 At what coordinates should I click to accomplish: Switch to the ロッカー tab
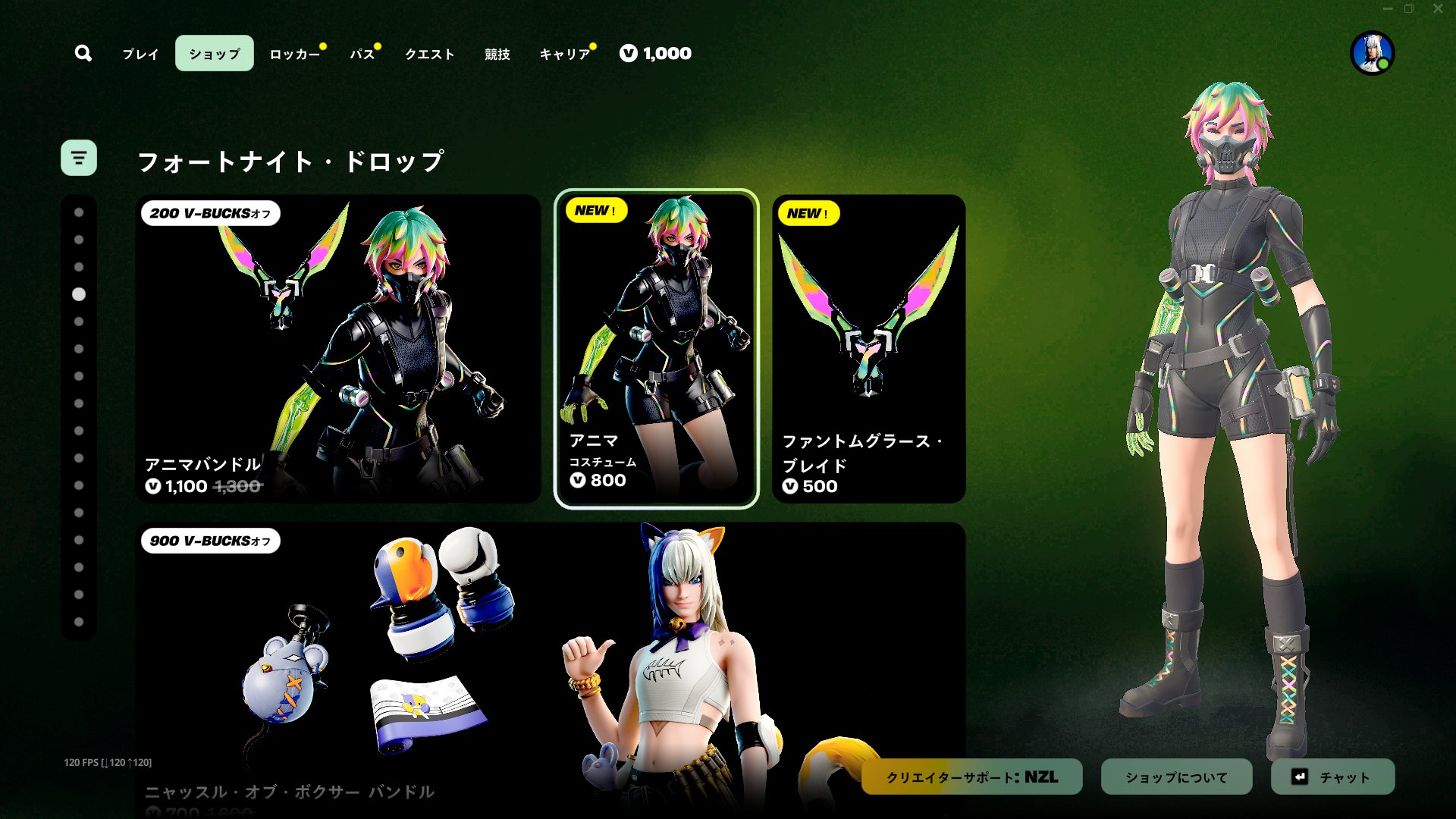click(x=294, y=54)
